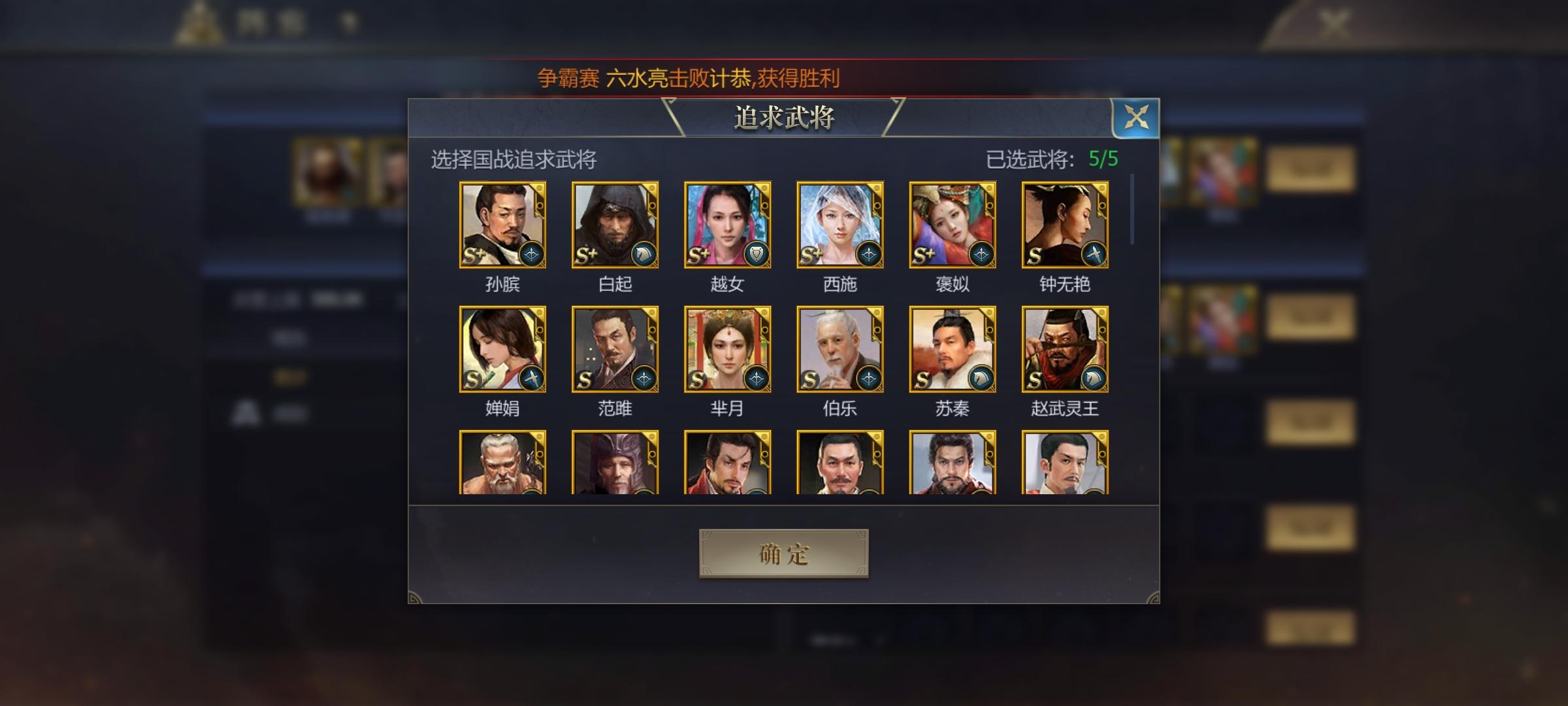1568x706 pixels.
Task: Click the bow badge on 孙膑's portrait
Action: 532,255
